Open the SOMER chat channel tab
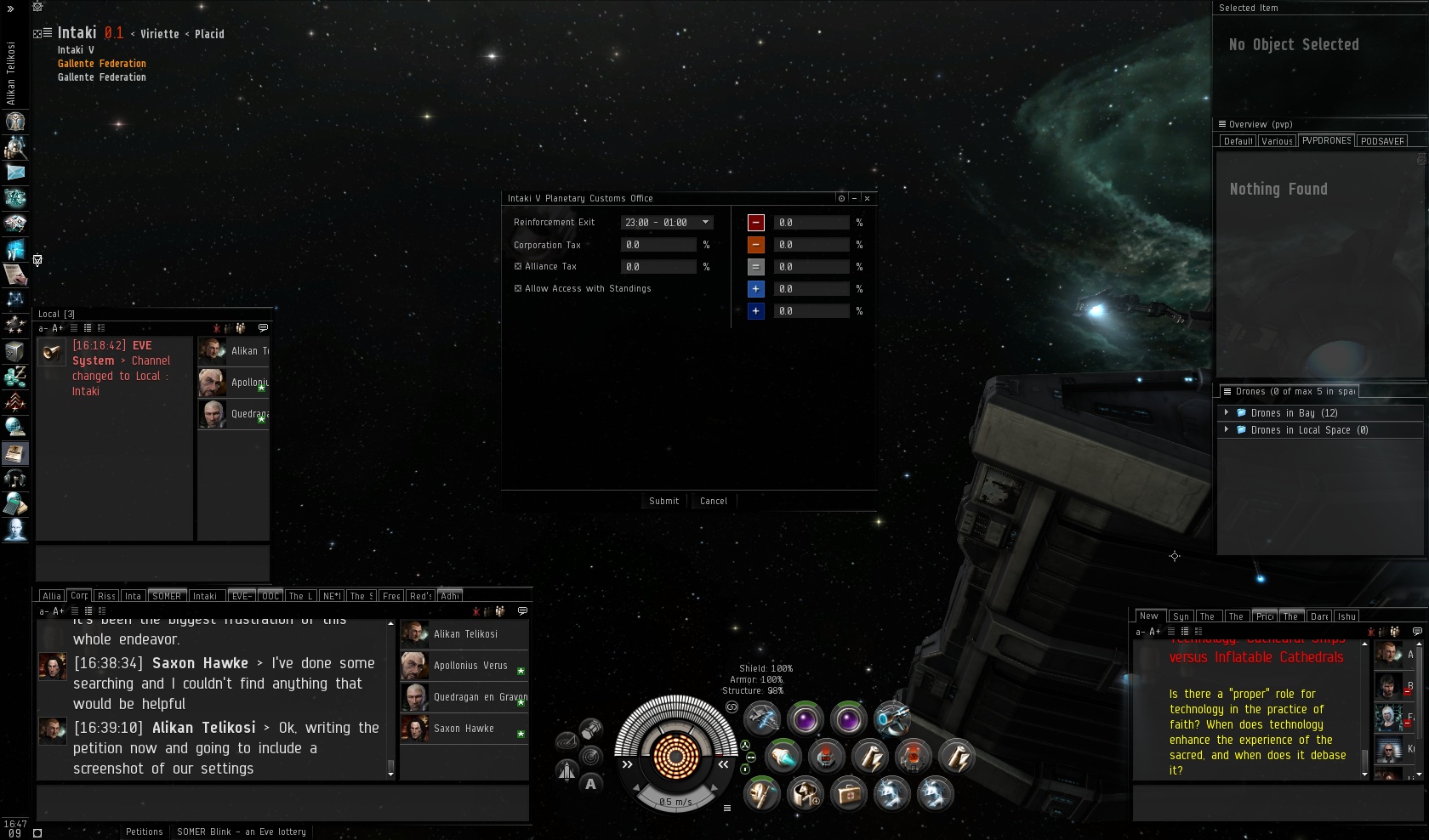This screenshot has height=840, width=1429. [167, 596]
